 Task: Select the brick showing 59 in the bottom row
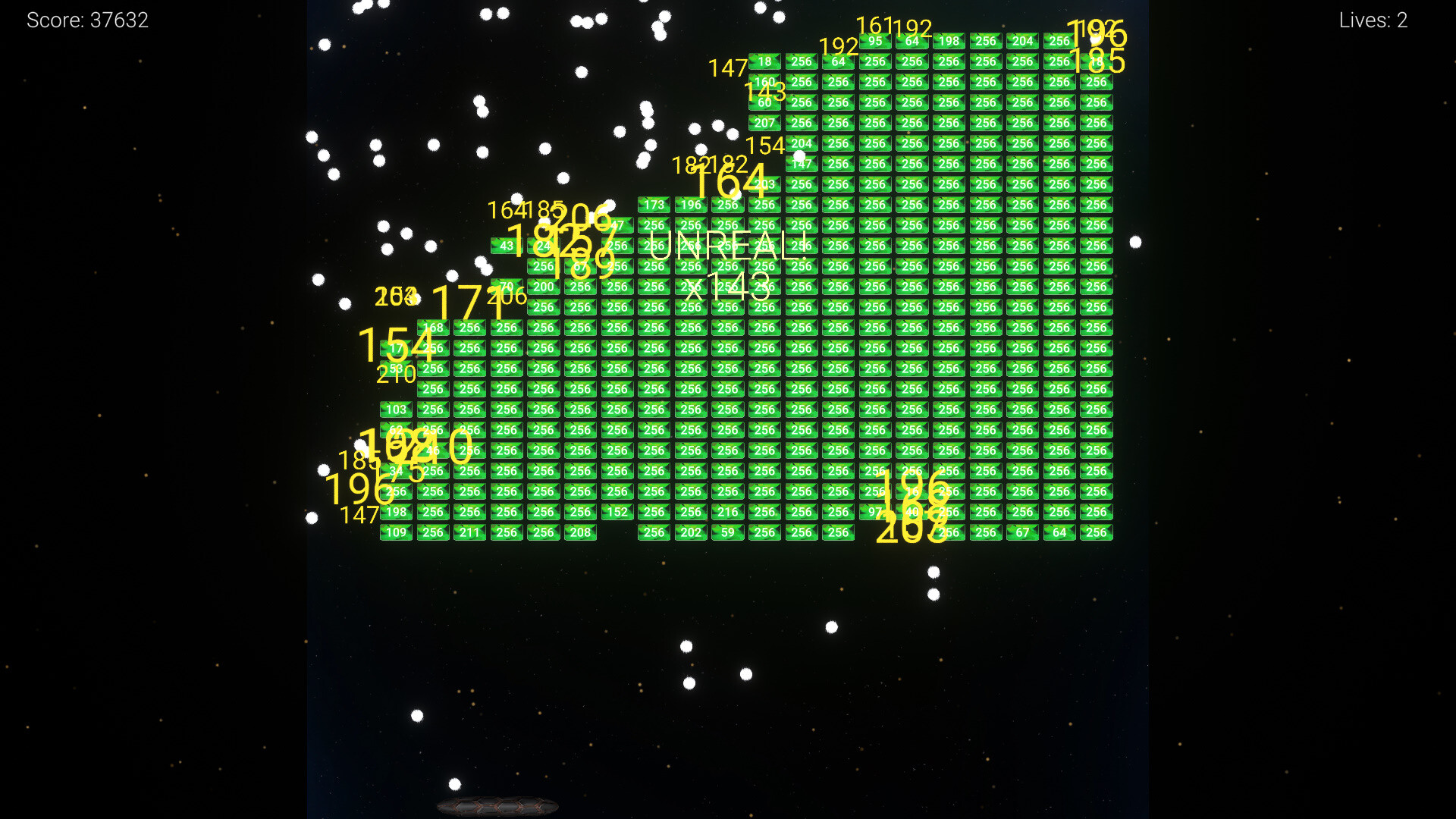tap(729, 532)
